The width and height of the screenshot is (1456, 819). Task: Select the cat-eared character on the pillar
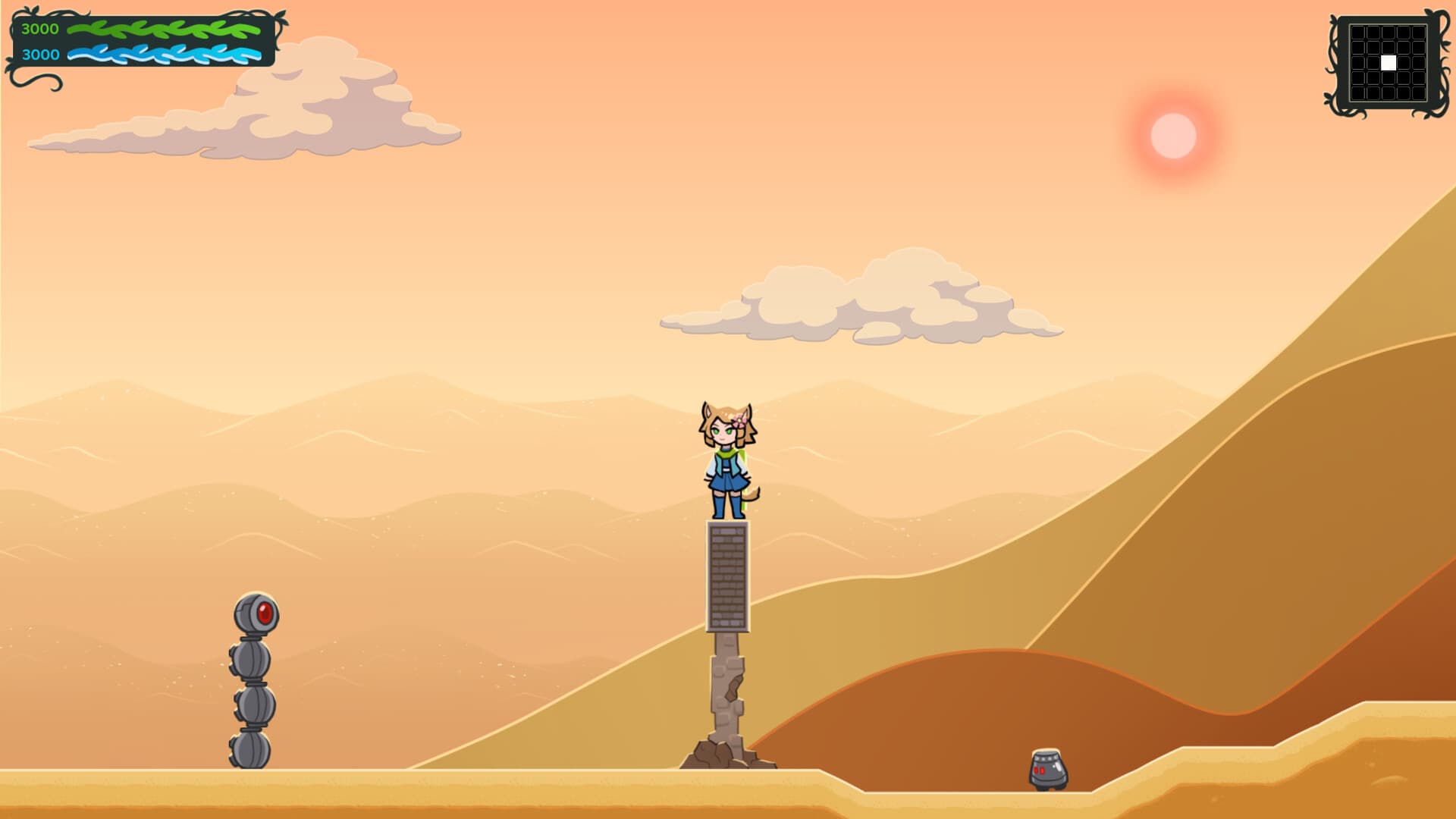coord(726,463)
